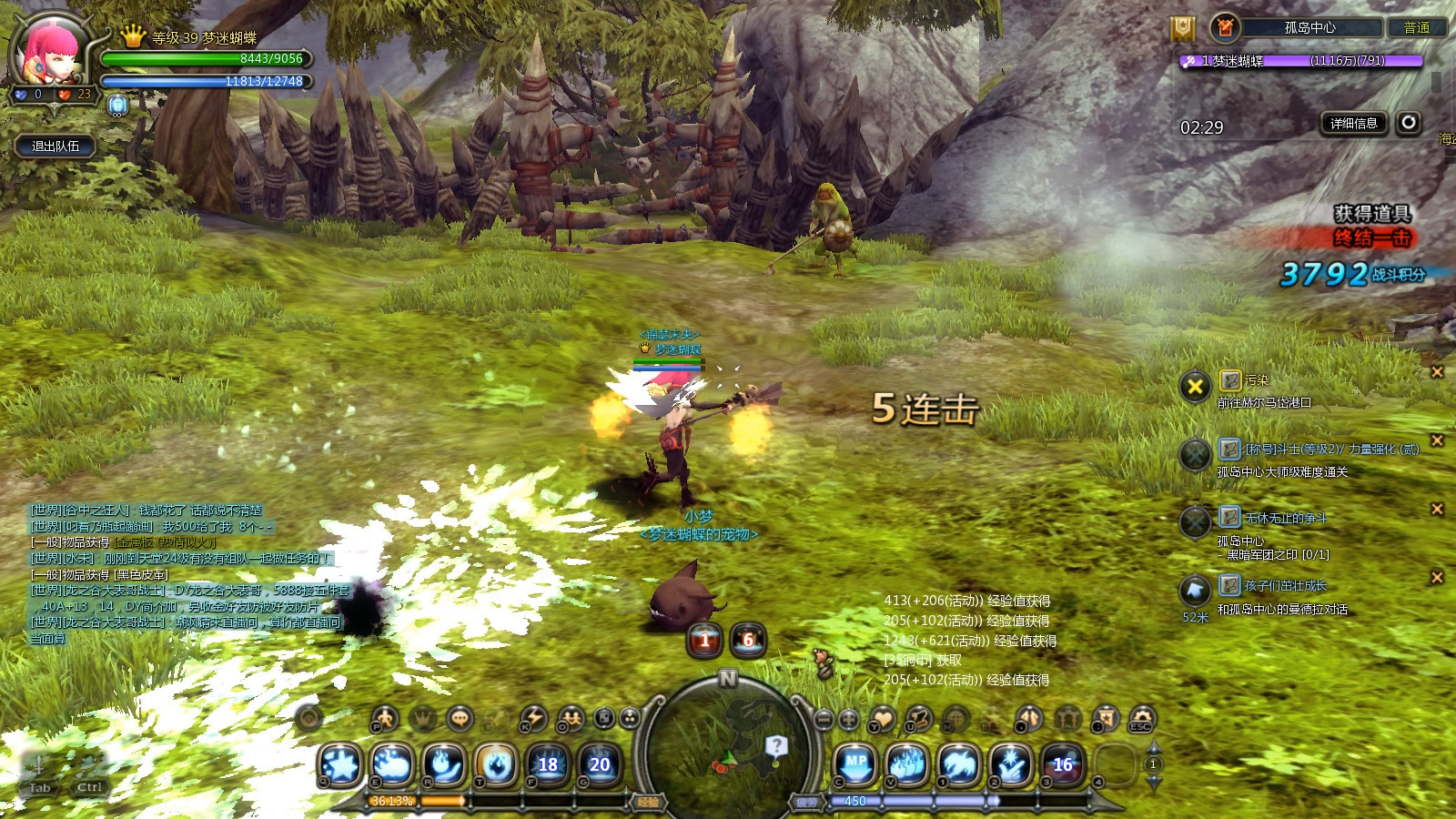This screenshot has height=819, width=1456.
Task: Use the star burst skill in the first slot
Action: [x=340, y=765]
